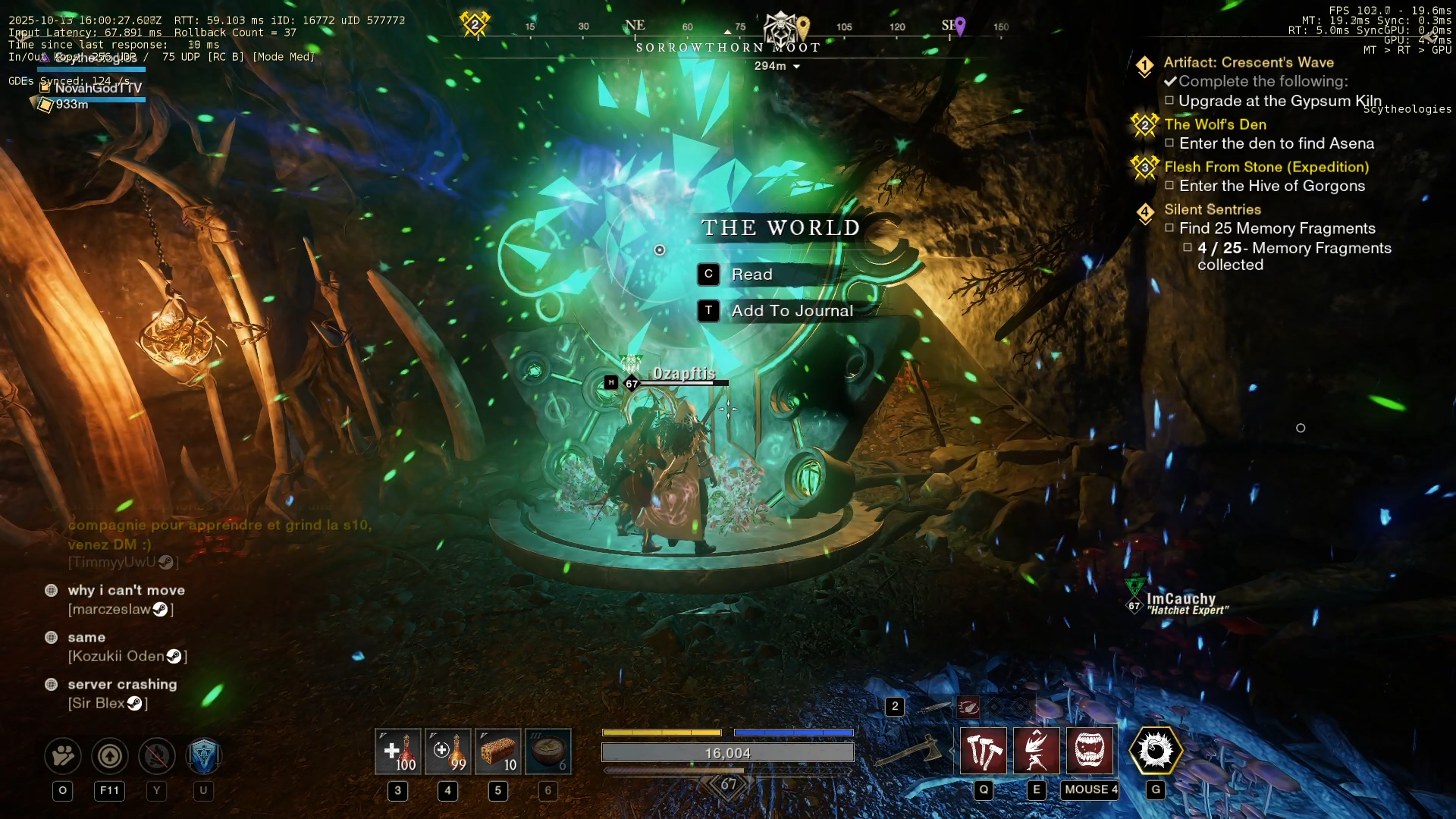Open Flesh From Stone expedition quest
1456x819 pixels.
click(1266, 167)
